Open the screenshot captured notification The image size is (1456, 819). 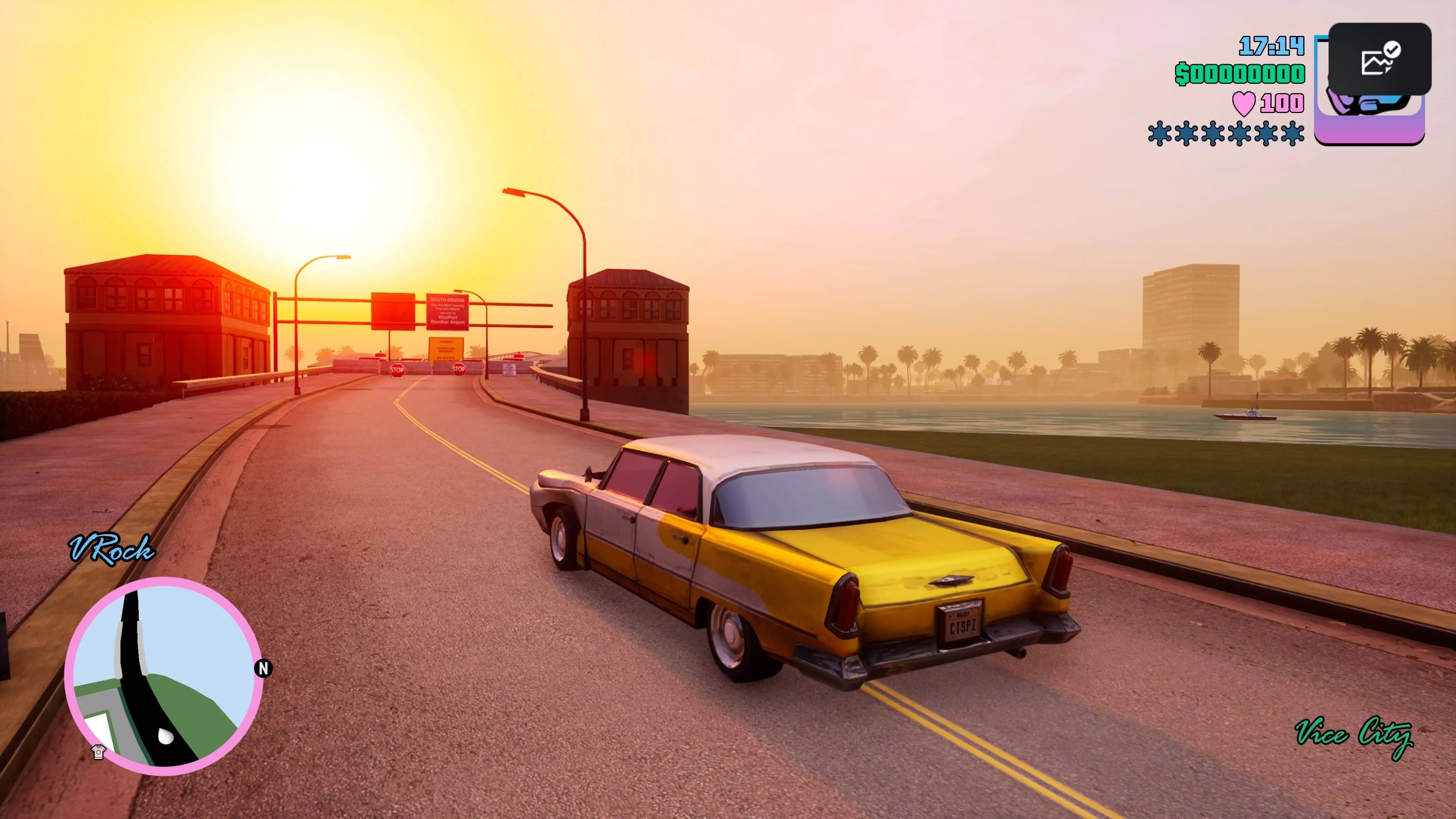[x=1379, y=59]
